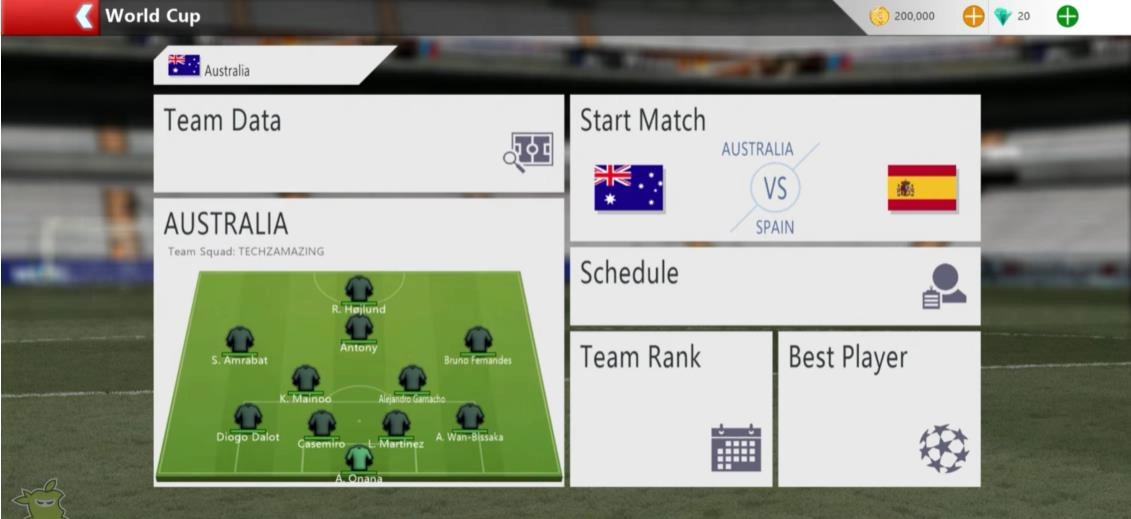Screen dimensions: 1131x519
Task: Buy more gems with green plus
Action: click(x=1067, y=16)
